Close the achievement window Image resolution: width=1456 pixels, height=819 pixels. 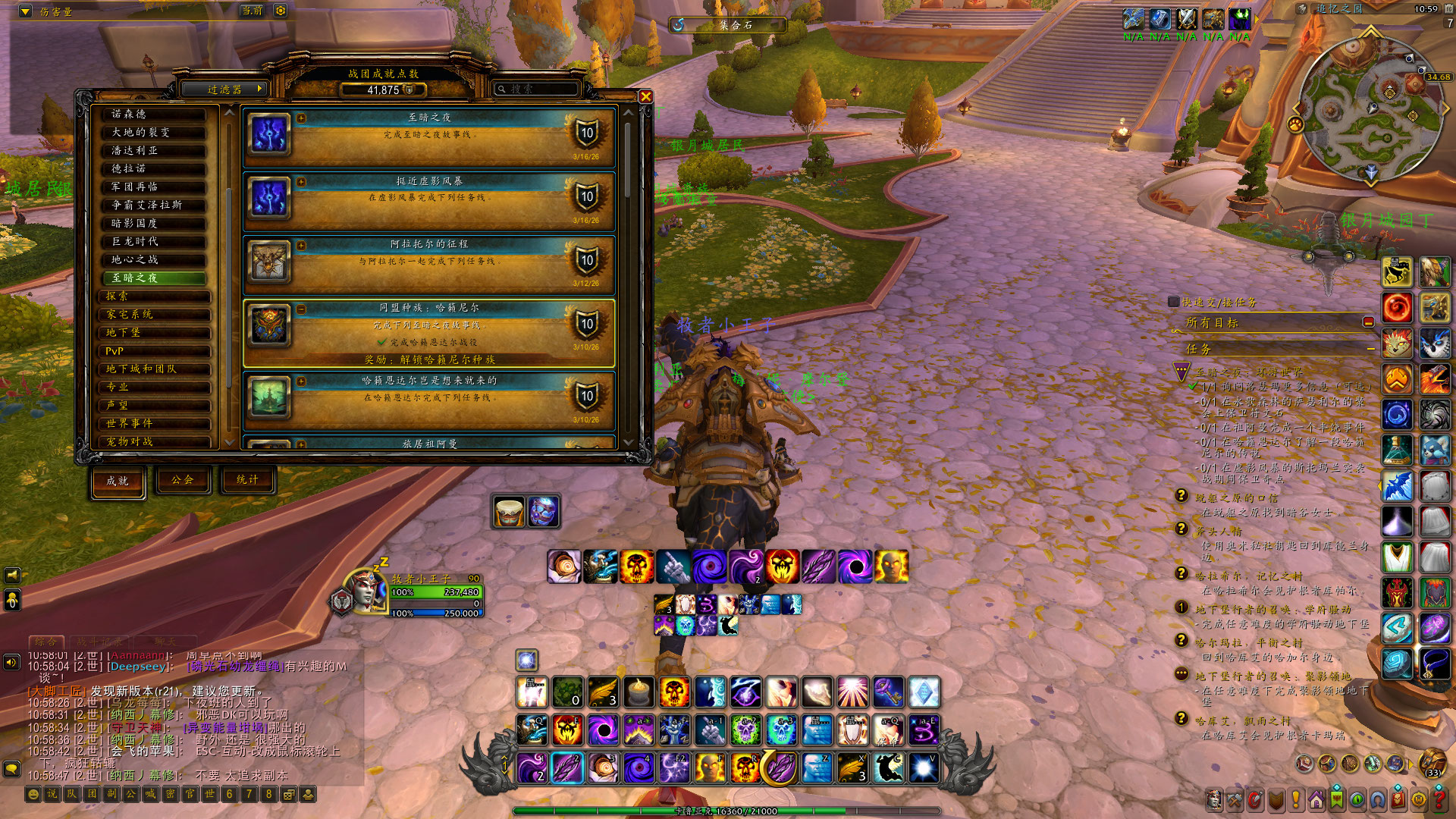coord(645,96)
